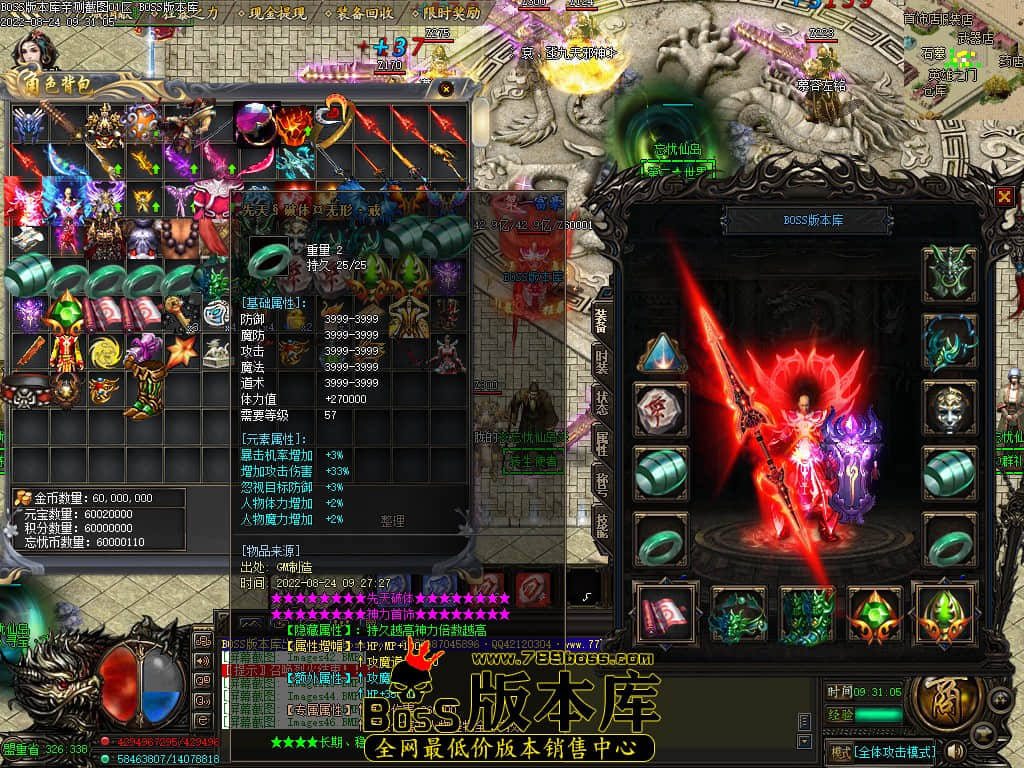Open the 装备回收 equipment recycle menu

(365, 14)
